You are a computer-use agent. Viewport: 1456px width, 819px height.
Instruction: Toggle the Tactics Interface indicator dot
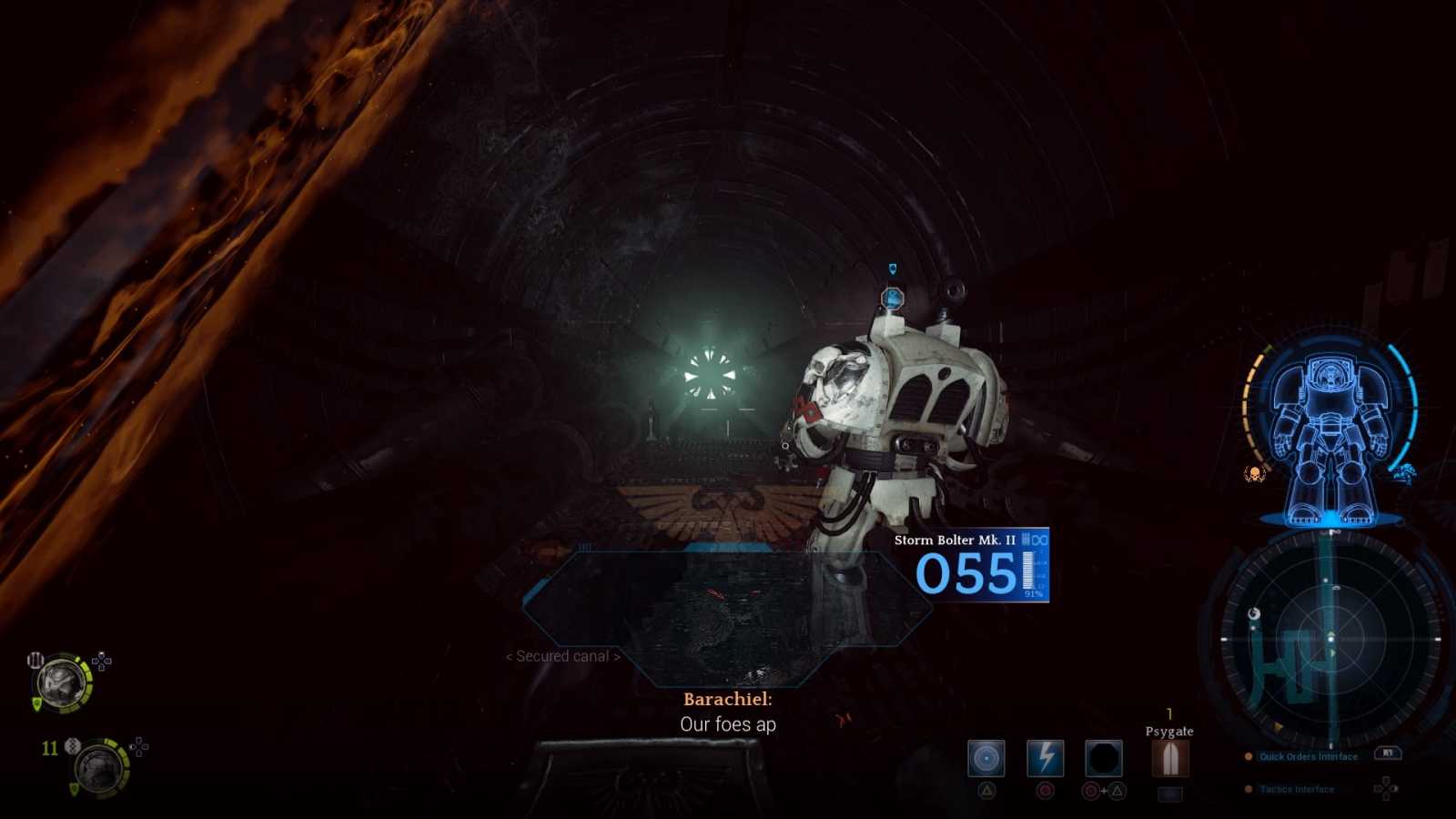tap(1248, 789)
